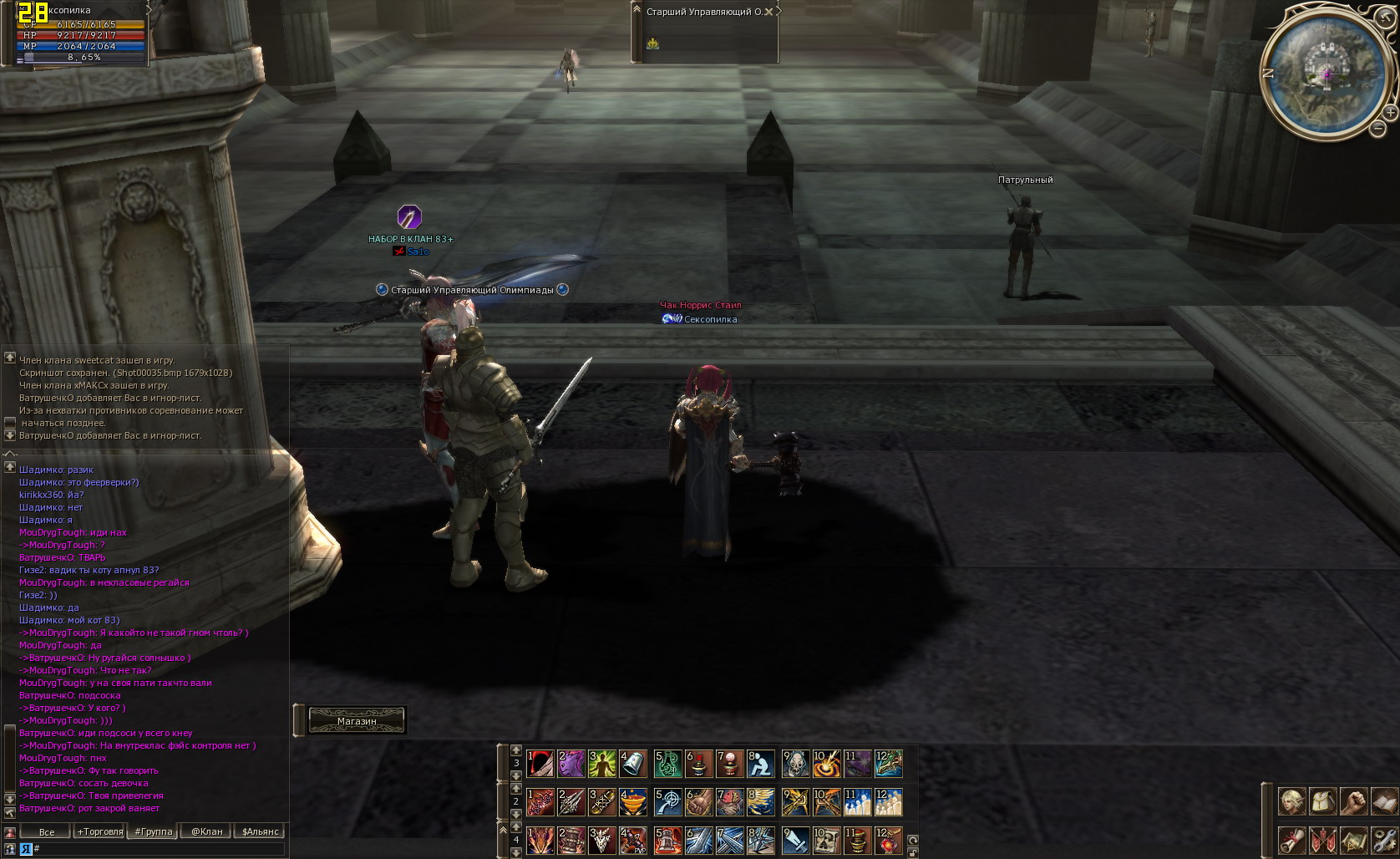Screen dimensions: 1400x859
Task: Open the character status elf portrait icon
Action: (1292, 801)
